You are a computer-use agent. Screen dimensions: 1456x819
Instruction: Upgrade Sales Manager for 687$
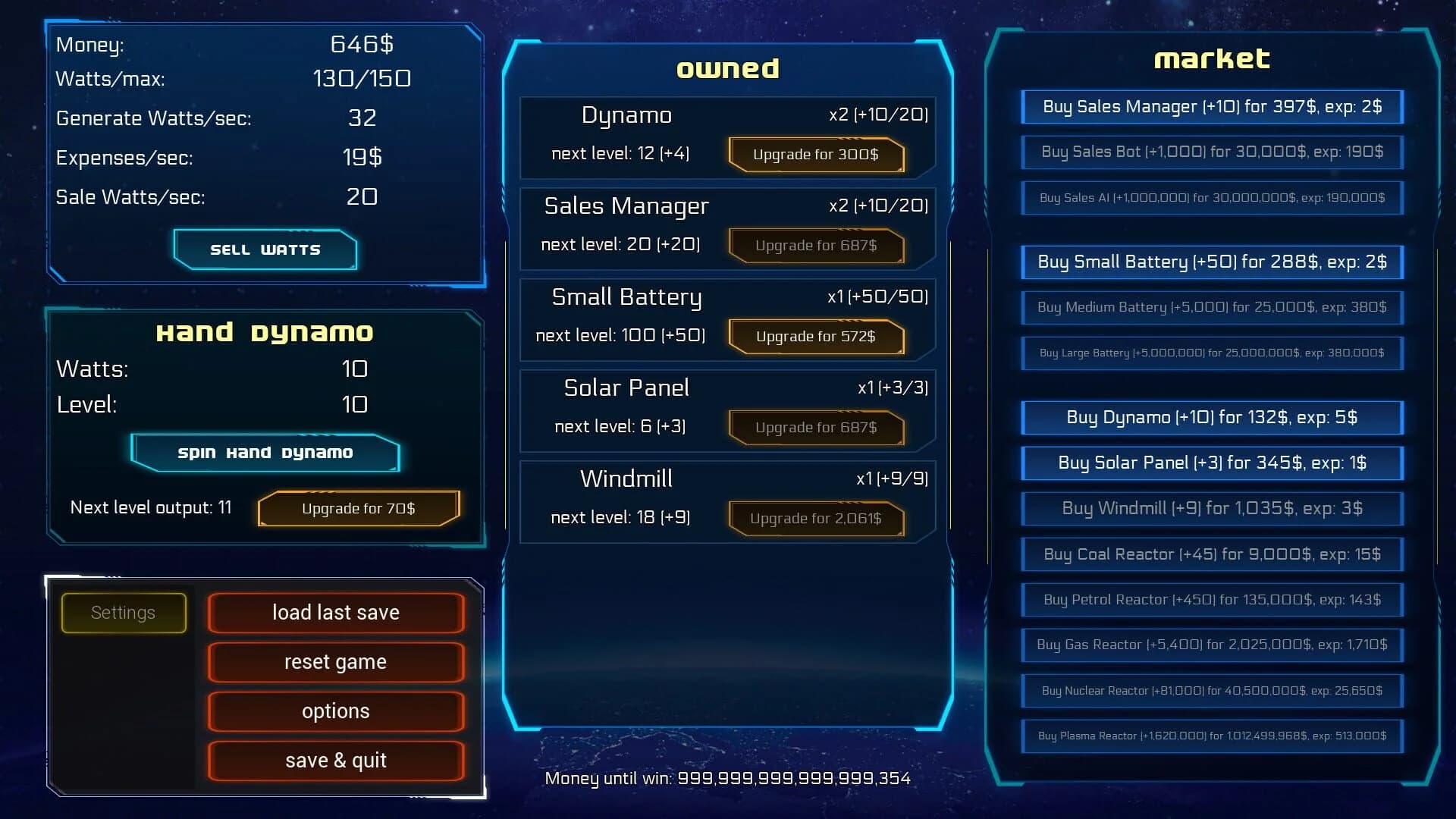pos(816,246)
